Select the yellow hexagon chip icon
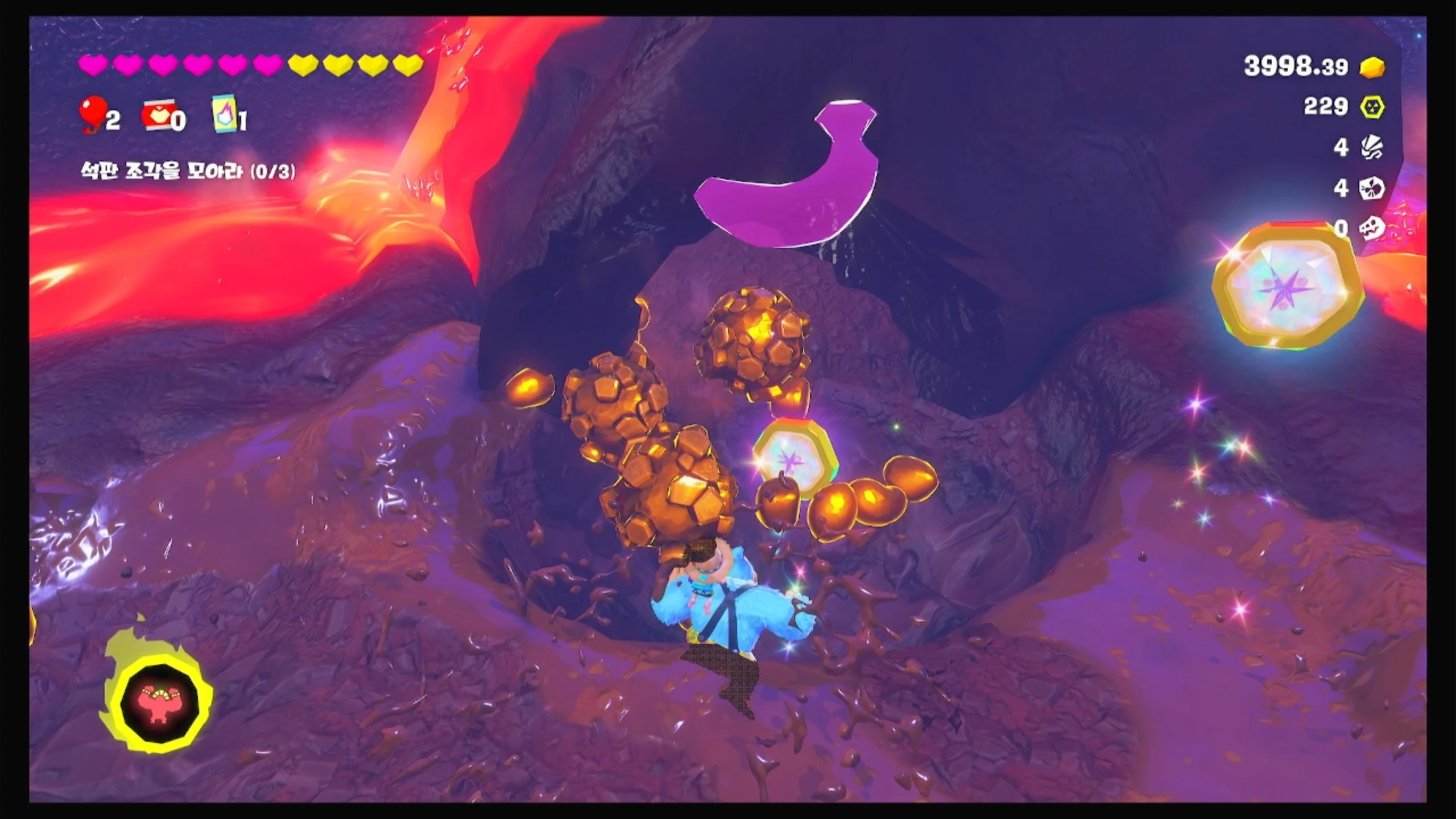Viewport: 1456px width, 819px height. [1372, 106]
